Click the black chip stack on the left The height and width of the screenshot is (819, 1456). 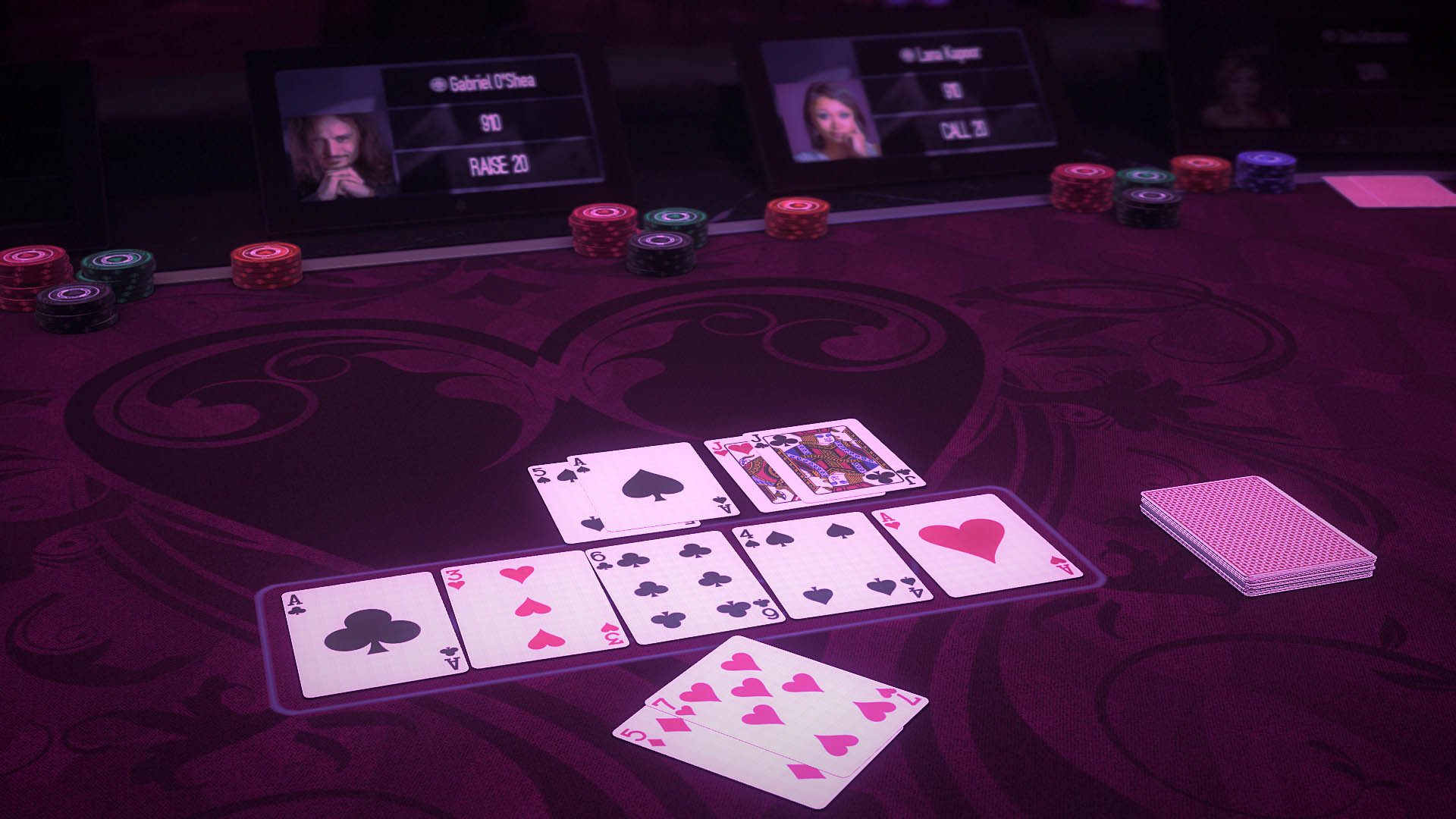tap(78, 303)
